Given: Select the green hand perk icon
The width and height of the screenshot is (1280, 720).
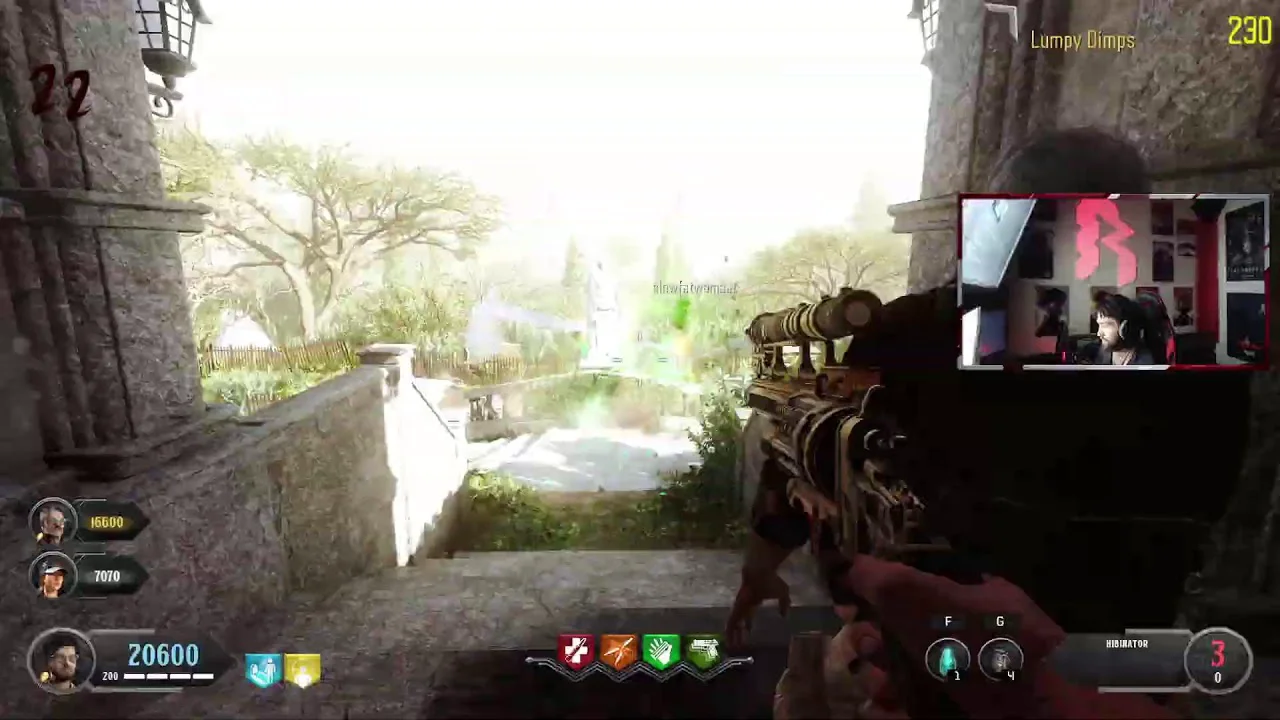Looking at the screenshot, I should point(661,652).
